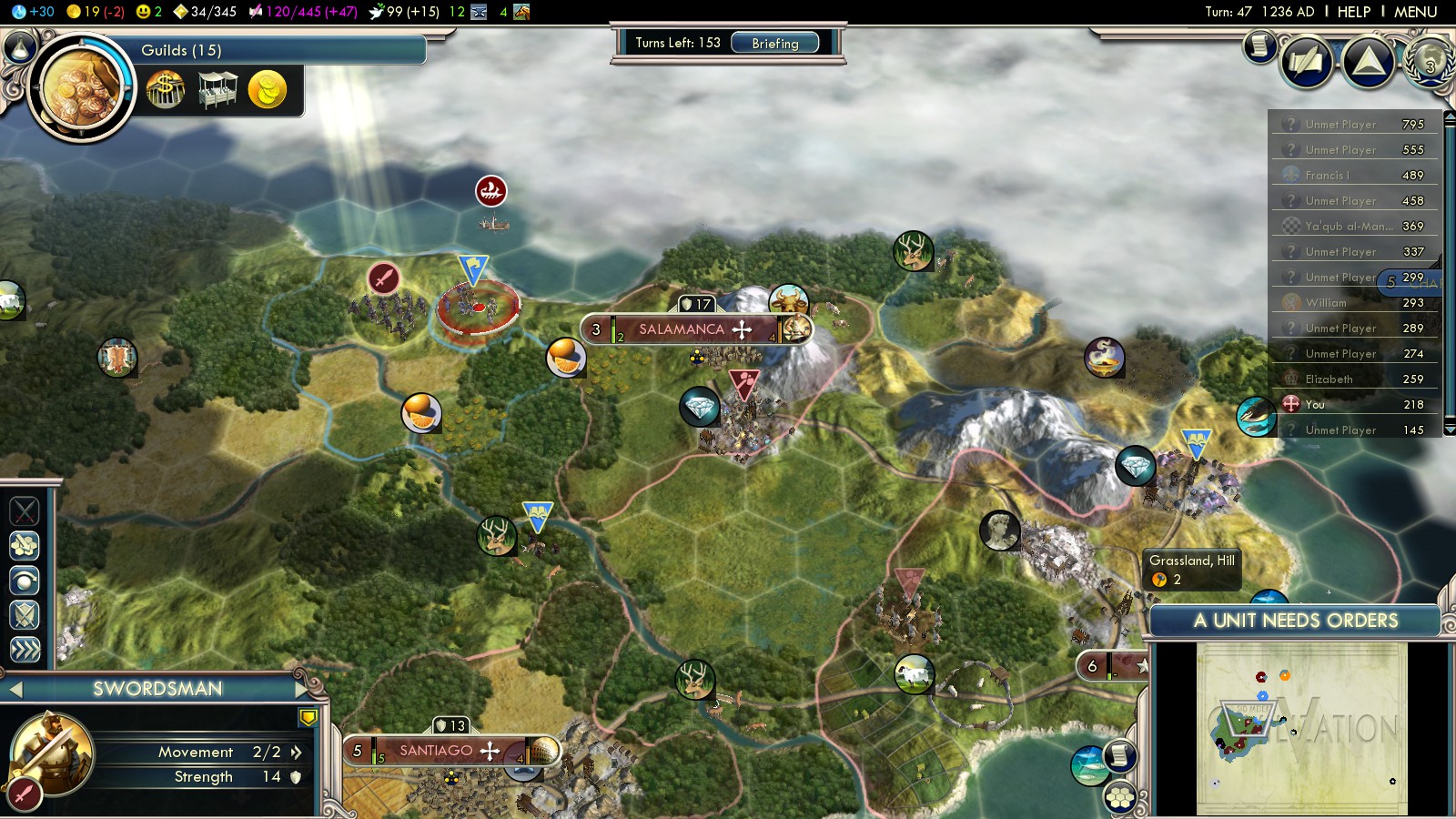Open the small scroll information dropdown
Viewport: 1456px width, 819px height.
coord(1260,45)
